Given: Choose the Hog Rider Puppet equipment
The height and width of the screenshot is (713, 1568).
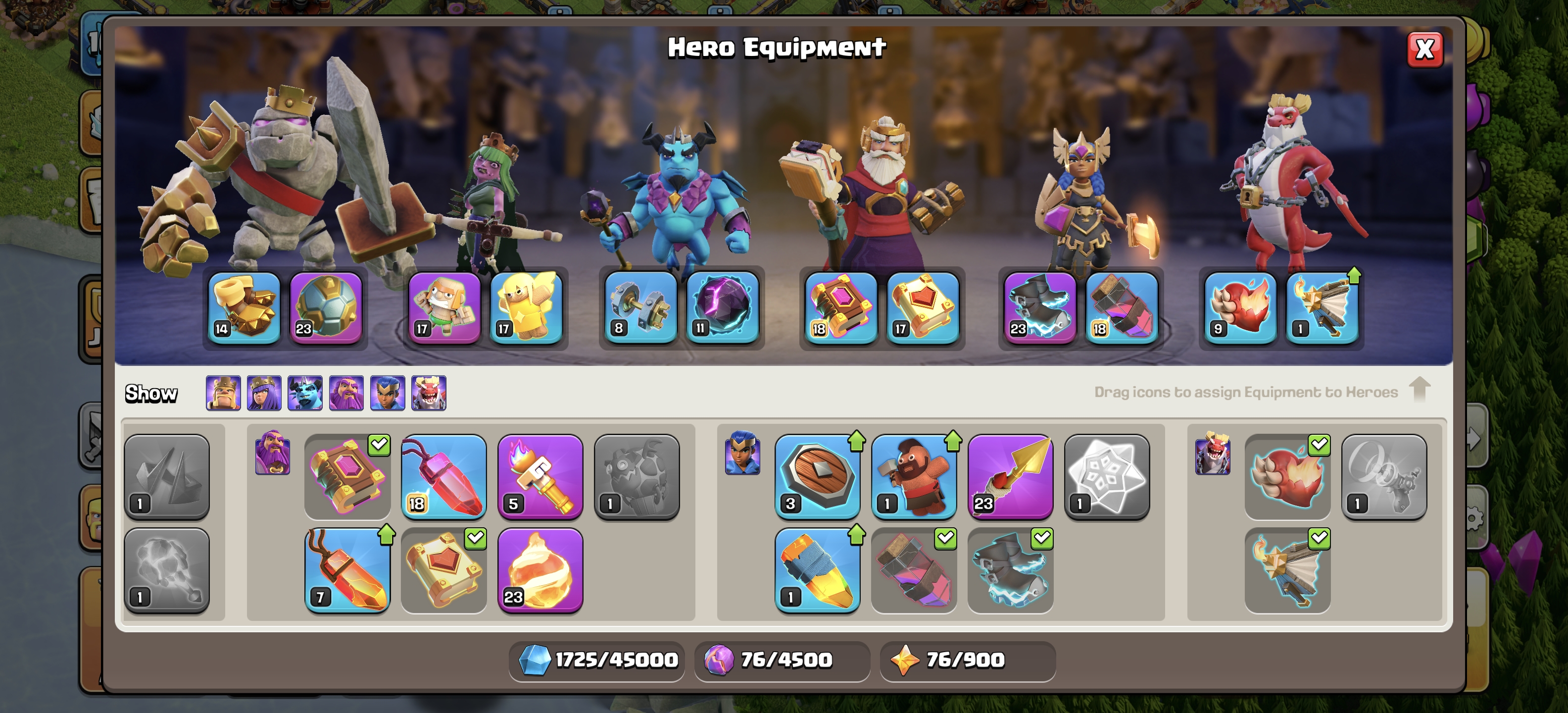Looking at the screenshot, I should click(913, 477).
